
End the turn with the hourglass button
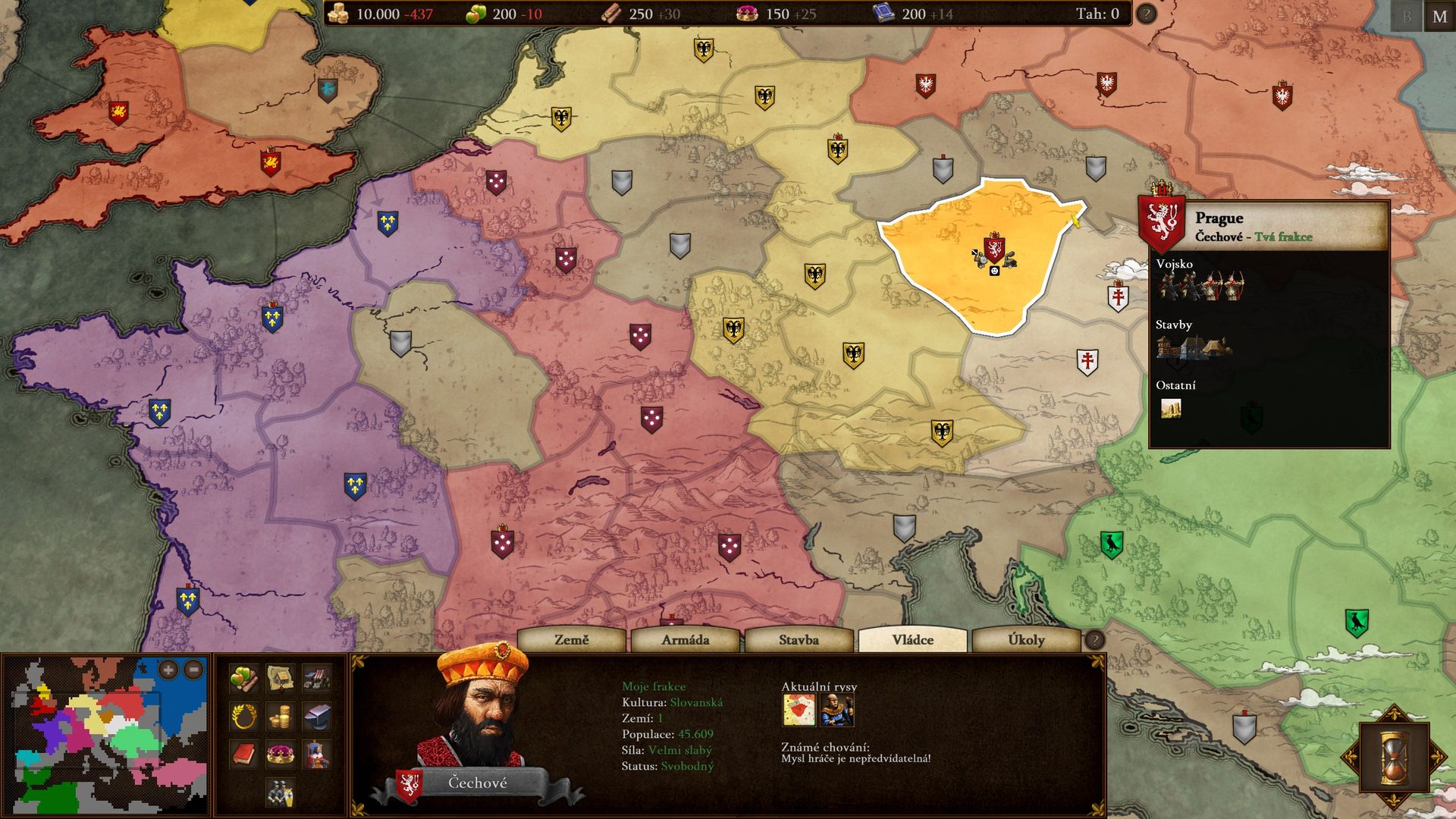(x=1392, y=757)
